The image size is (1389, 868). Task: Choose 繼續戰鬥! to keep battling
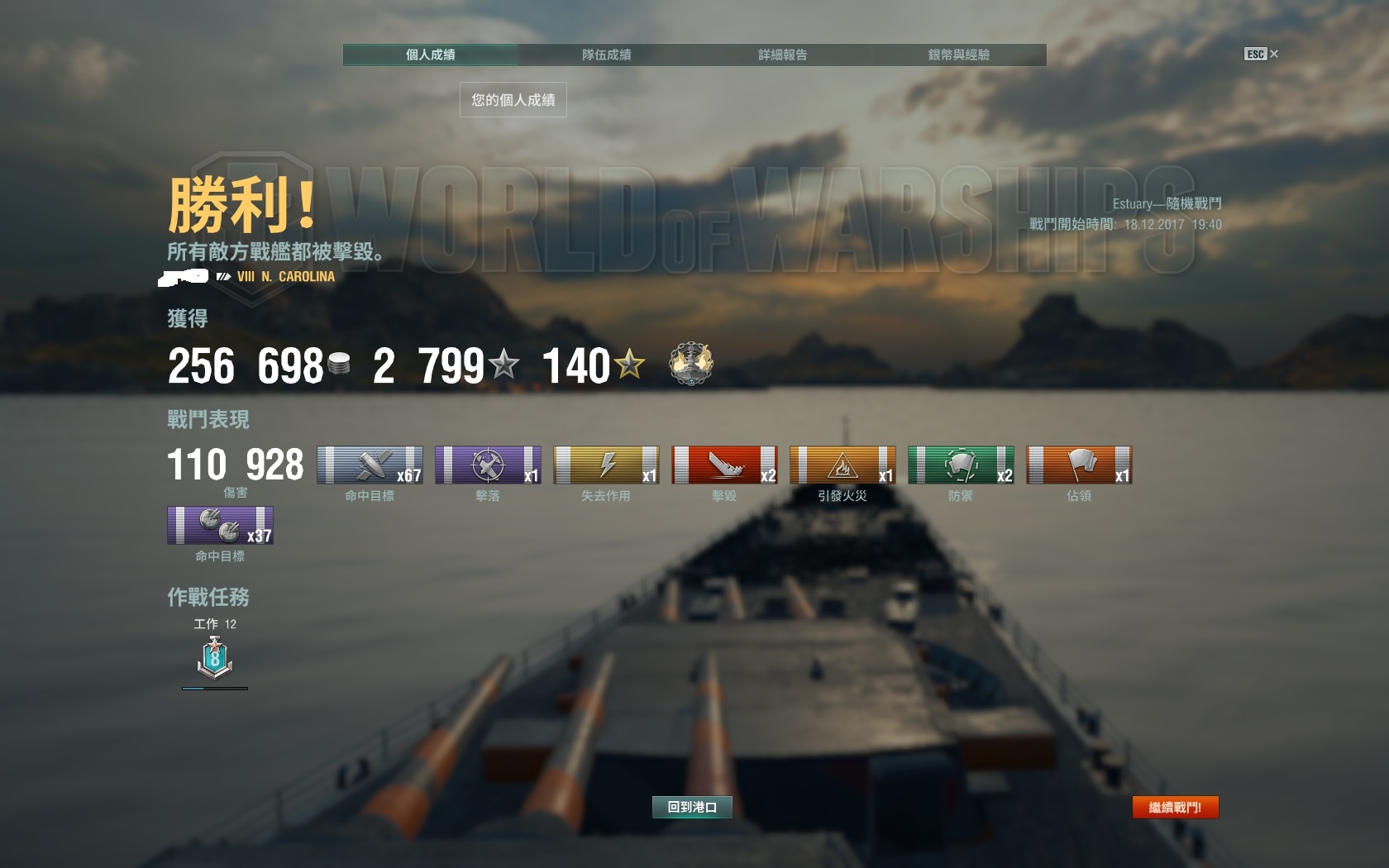point(1175,807)
